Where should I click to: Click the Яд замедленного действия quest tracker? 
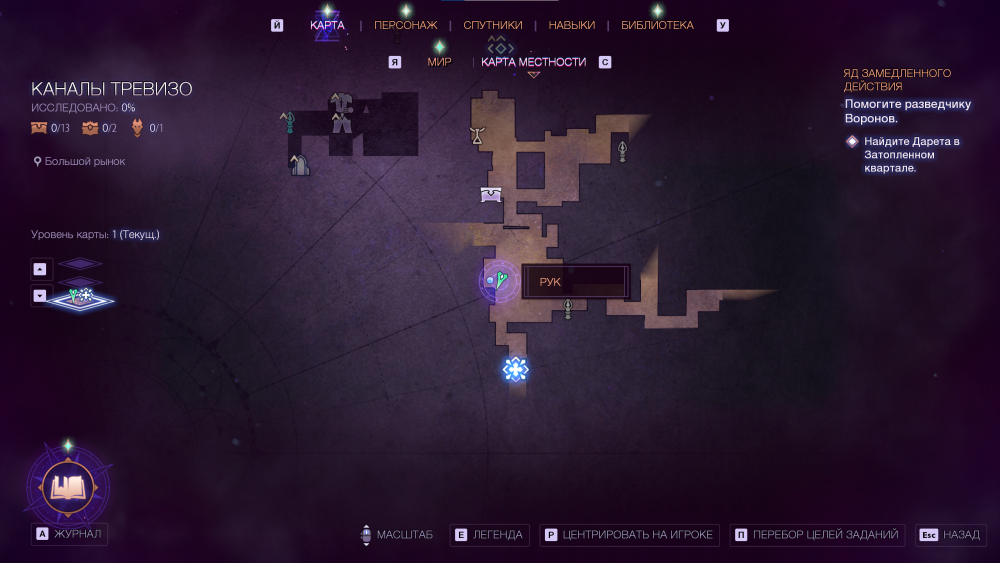pos(897,80)
